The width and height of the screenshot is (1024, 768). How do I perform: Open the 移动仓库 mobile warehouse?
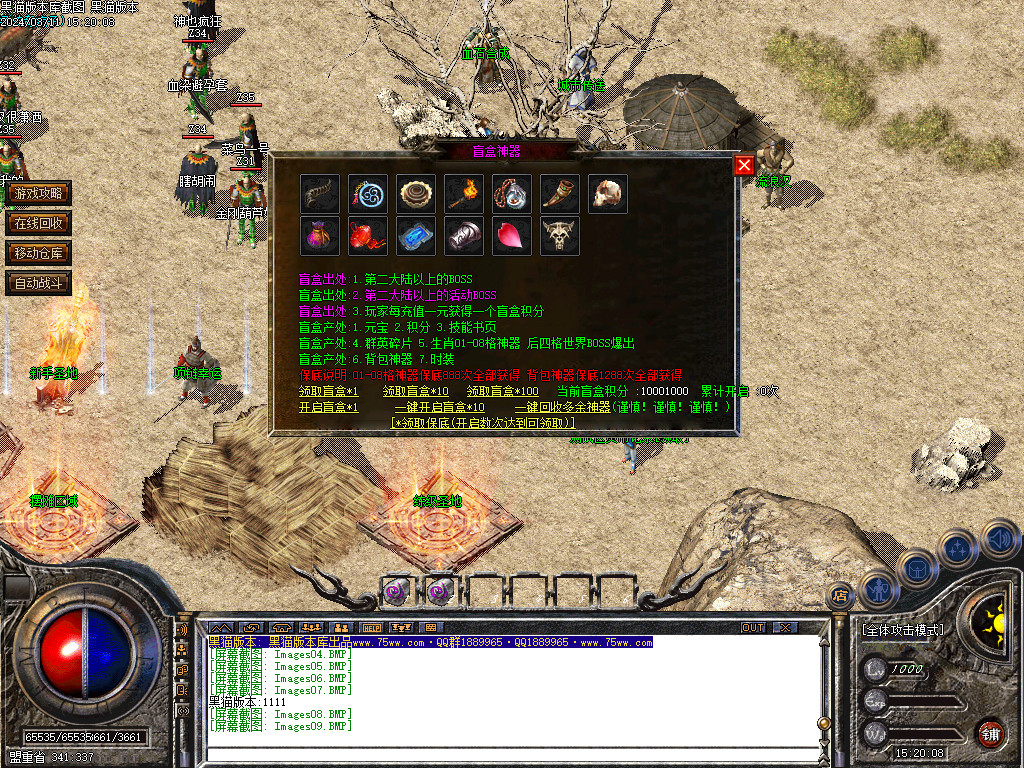[x=38, y=253]
